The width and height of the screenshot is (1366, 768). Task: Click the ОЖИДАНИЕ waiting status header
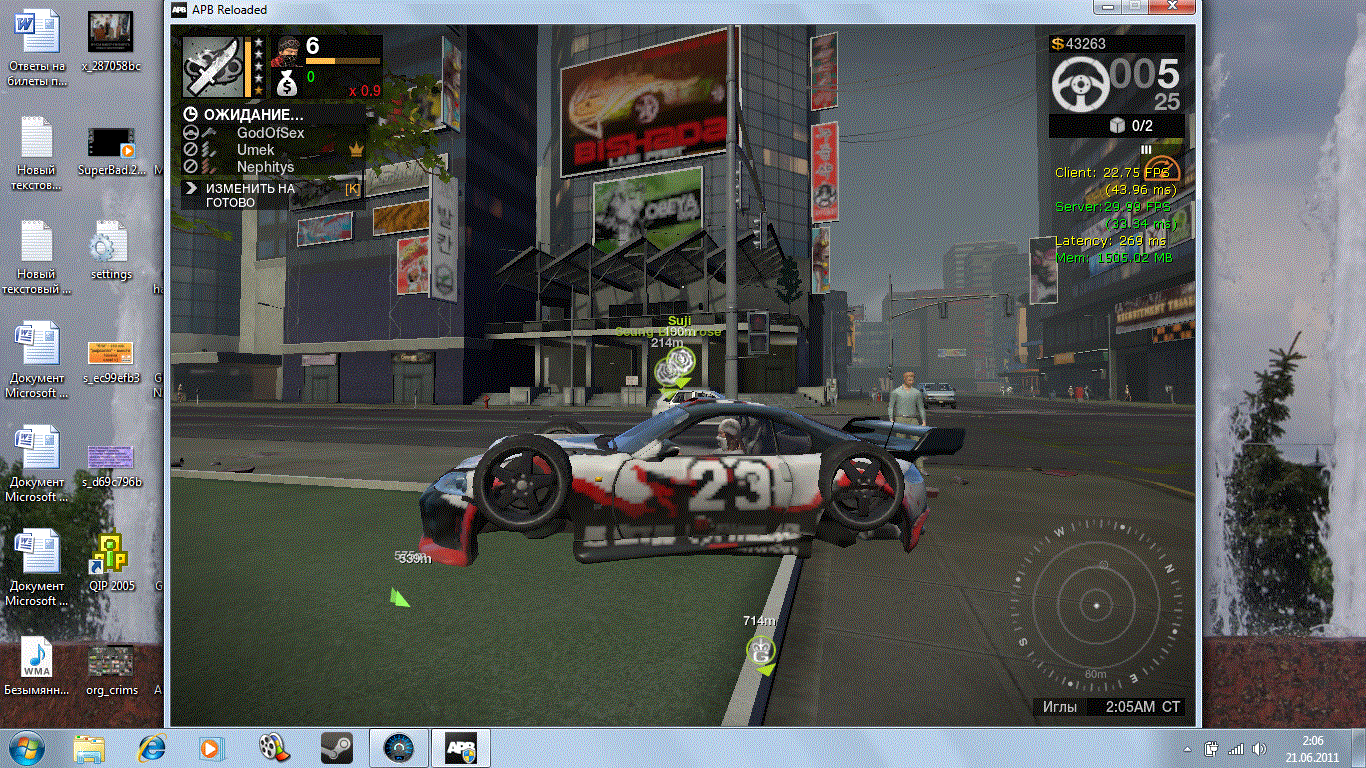(x=252, y=115)
